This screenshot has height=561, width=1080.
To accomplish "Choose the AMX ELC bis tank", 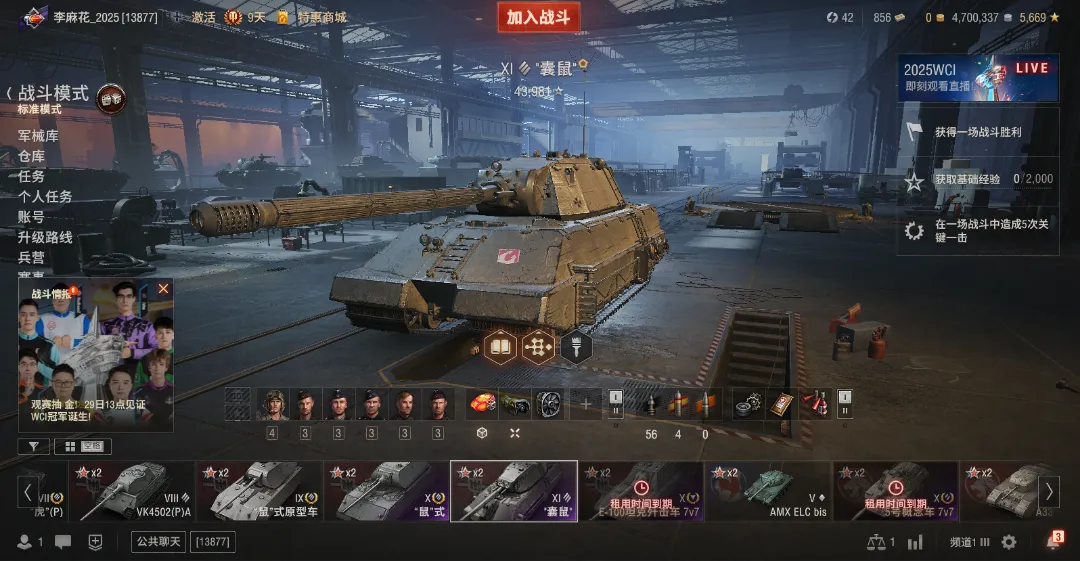I will (x=769, y=491).
